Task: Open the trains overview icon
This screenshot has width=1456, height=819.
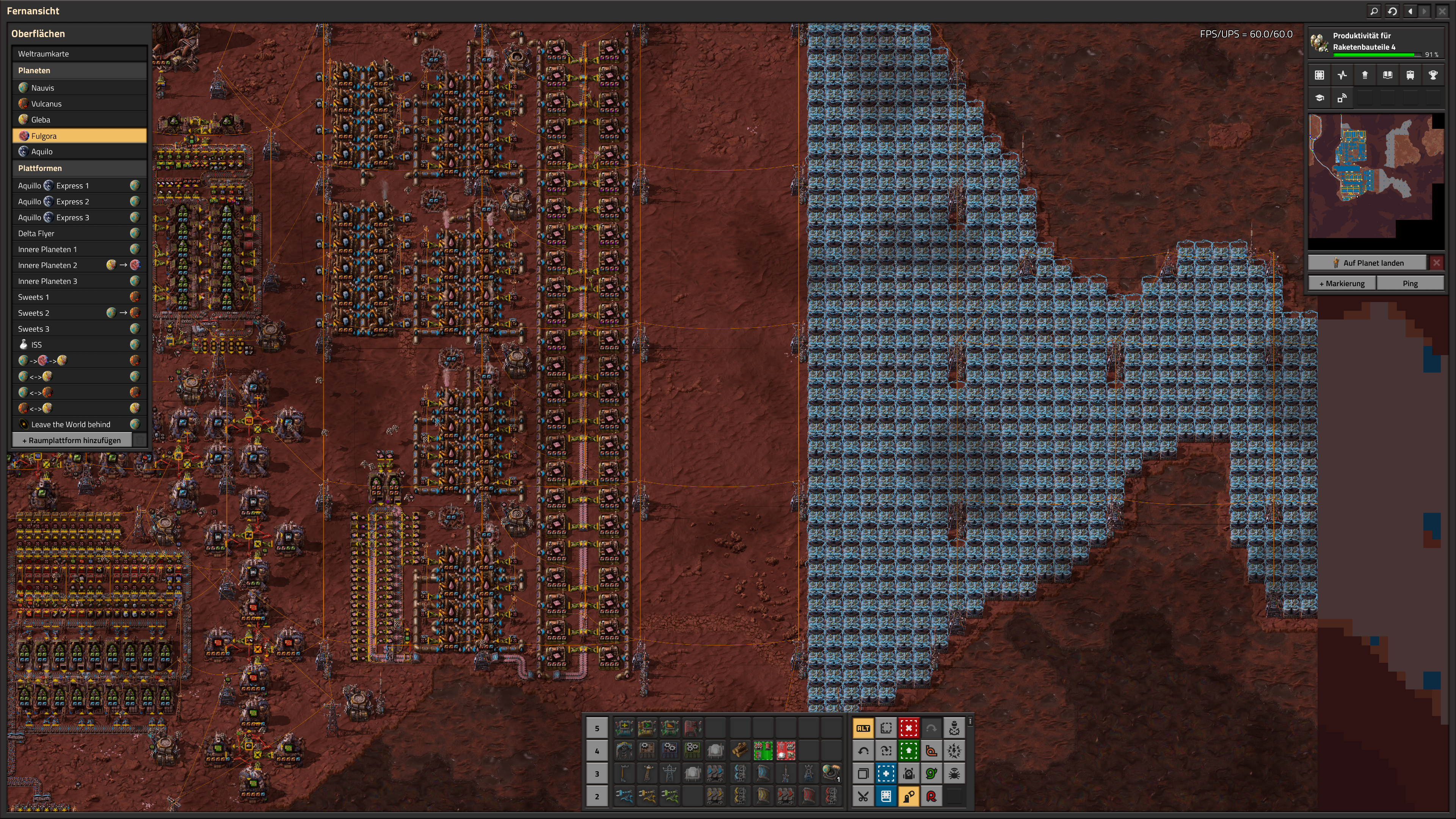Action: [1410, 75]
